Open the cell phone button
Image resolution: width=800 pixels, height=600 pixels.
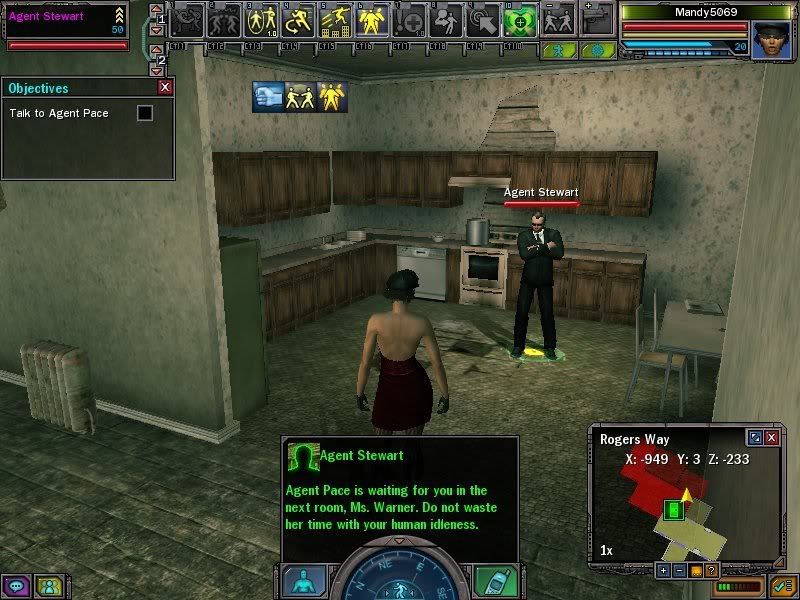coord(496,580)
